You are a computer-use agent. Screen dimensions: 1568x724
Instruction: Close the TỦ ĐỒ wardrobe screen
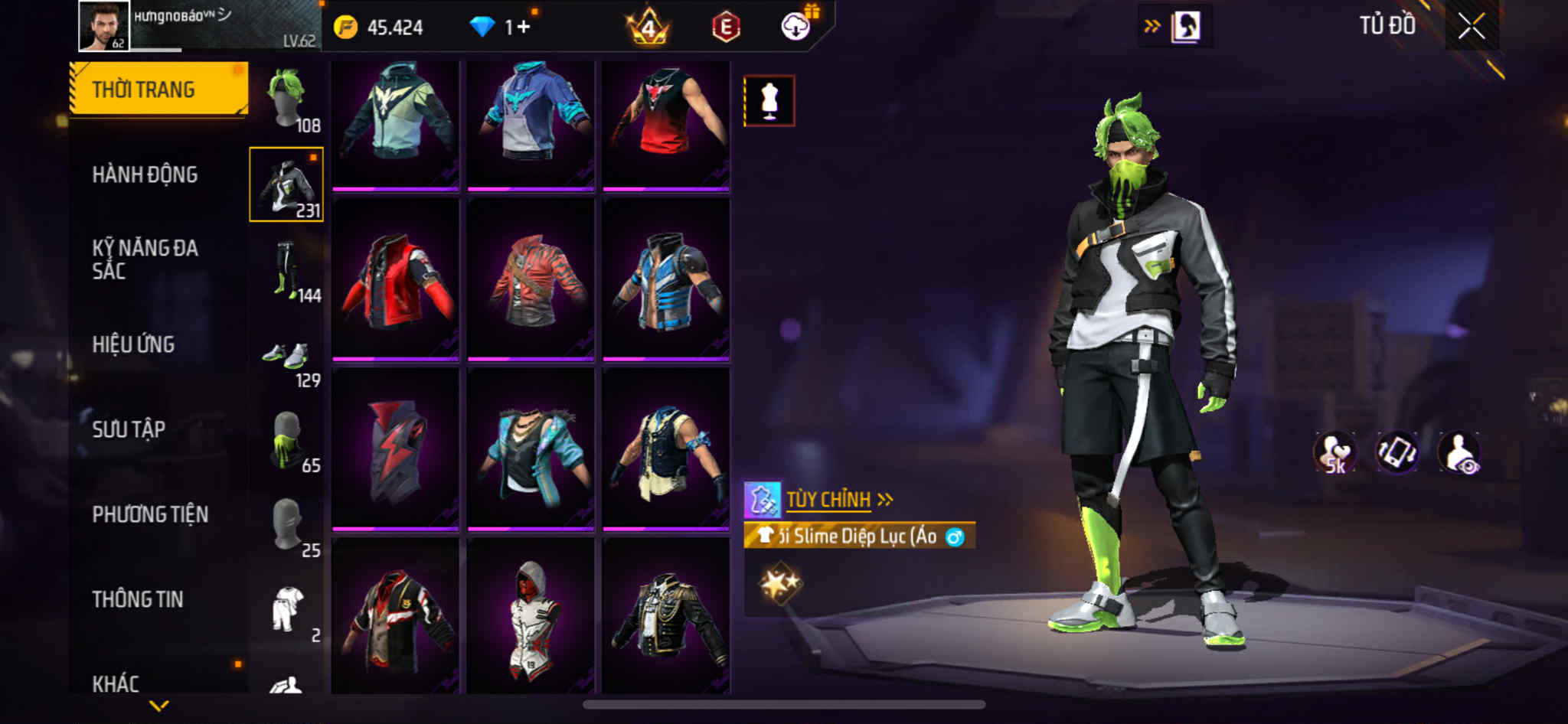click(x=1471, y=27)
